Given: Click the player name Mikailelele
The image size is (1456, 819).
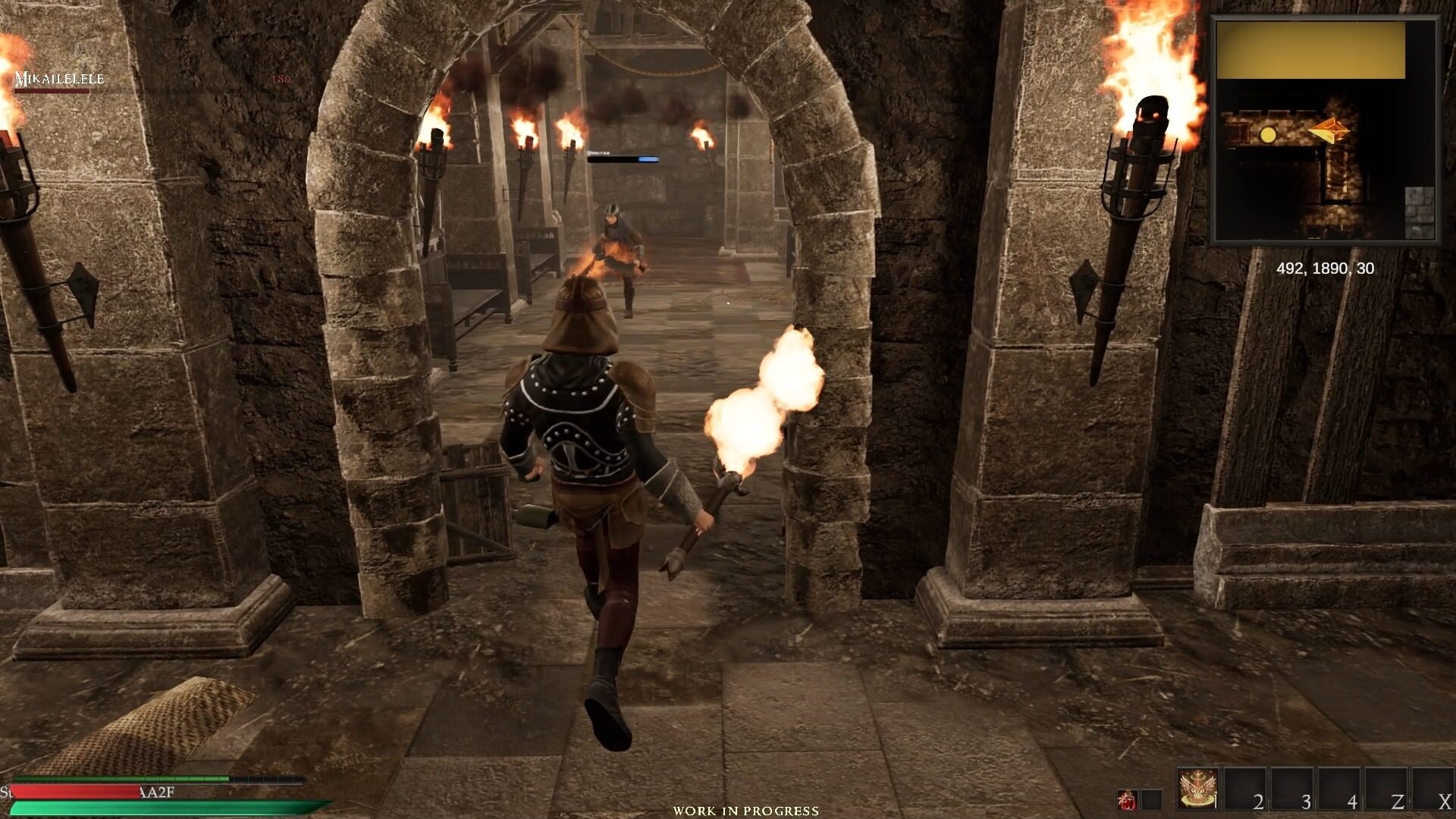Looking at the screenshot, I should tap(57, 78).
